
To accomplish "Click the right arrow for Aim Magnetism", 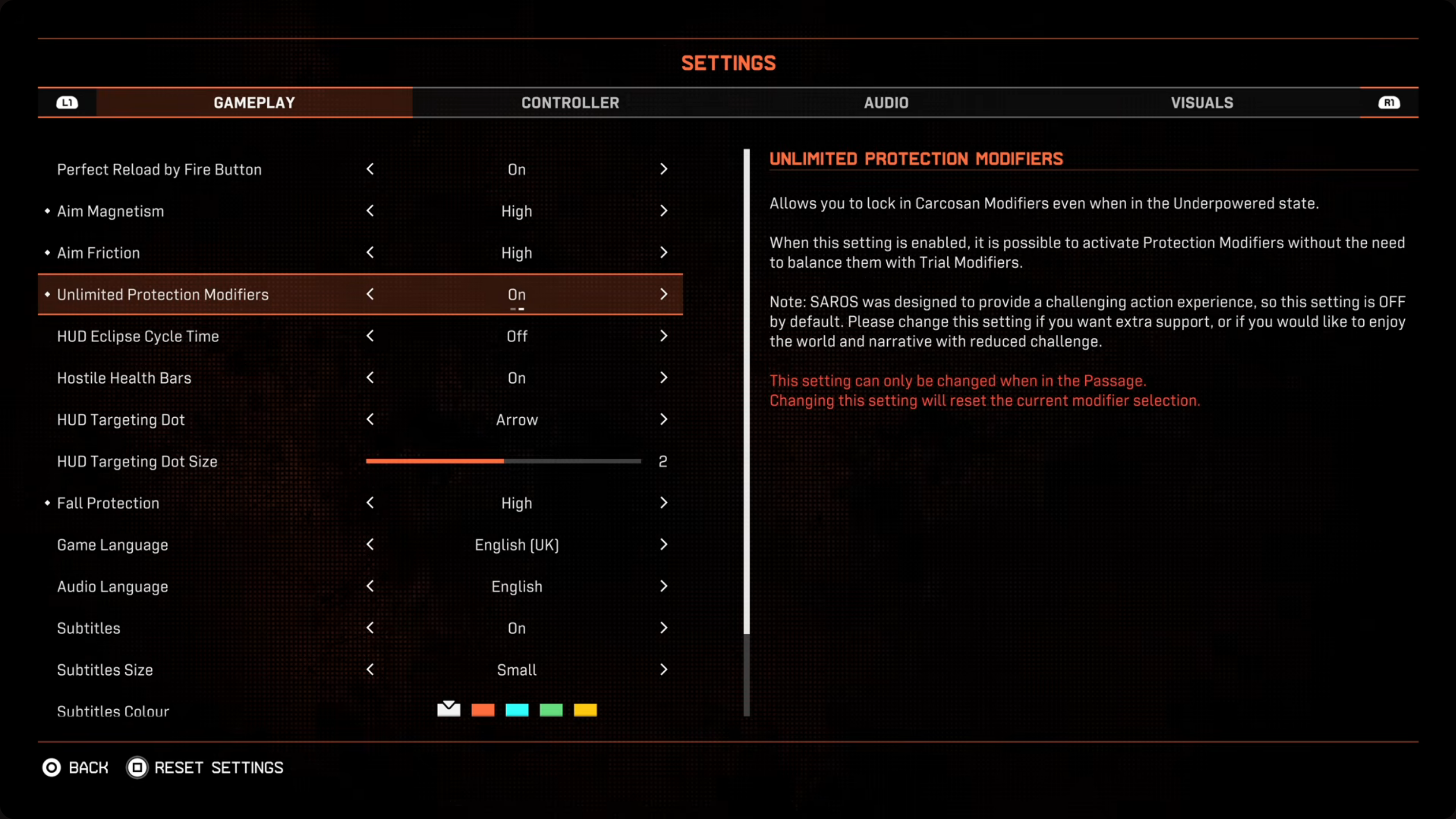I will tap(663, 211).
